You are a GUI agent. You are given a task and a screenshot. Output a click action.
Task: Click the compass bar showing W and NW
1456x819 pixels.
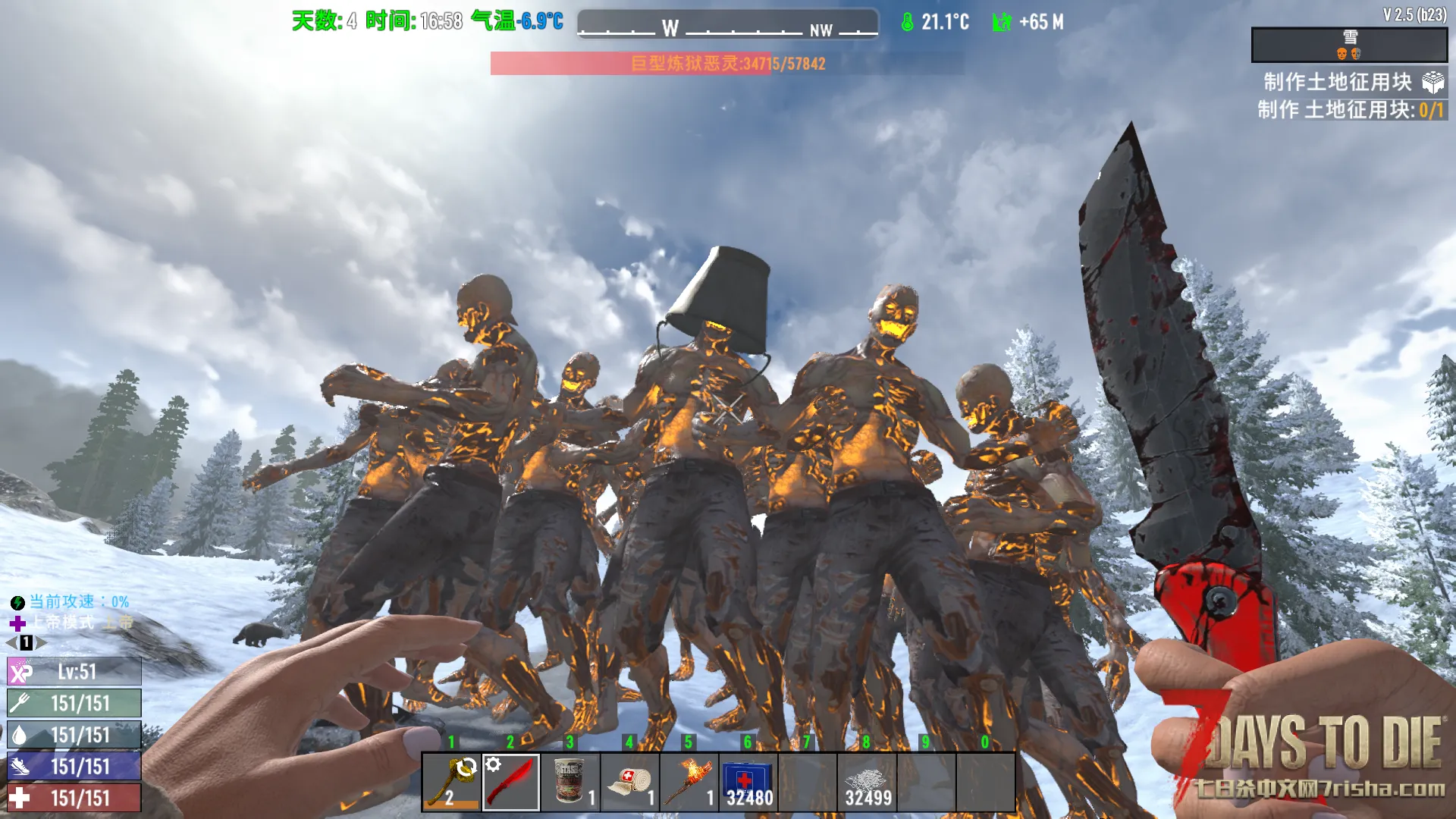727,24
